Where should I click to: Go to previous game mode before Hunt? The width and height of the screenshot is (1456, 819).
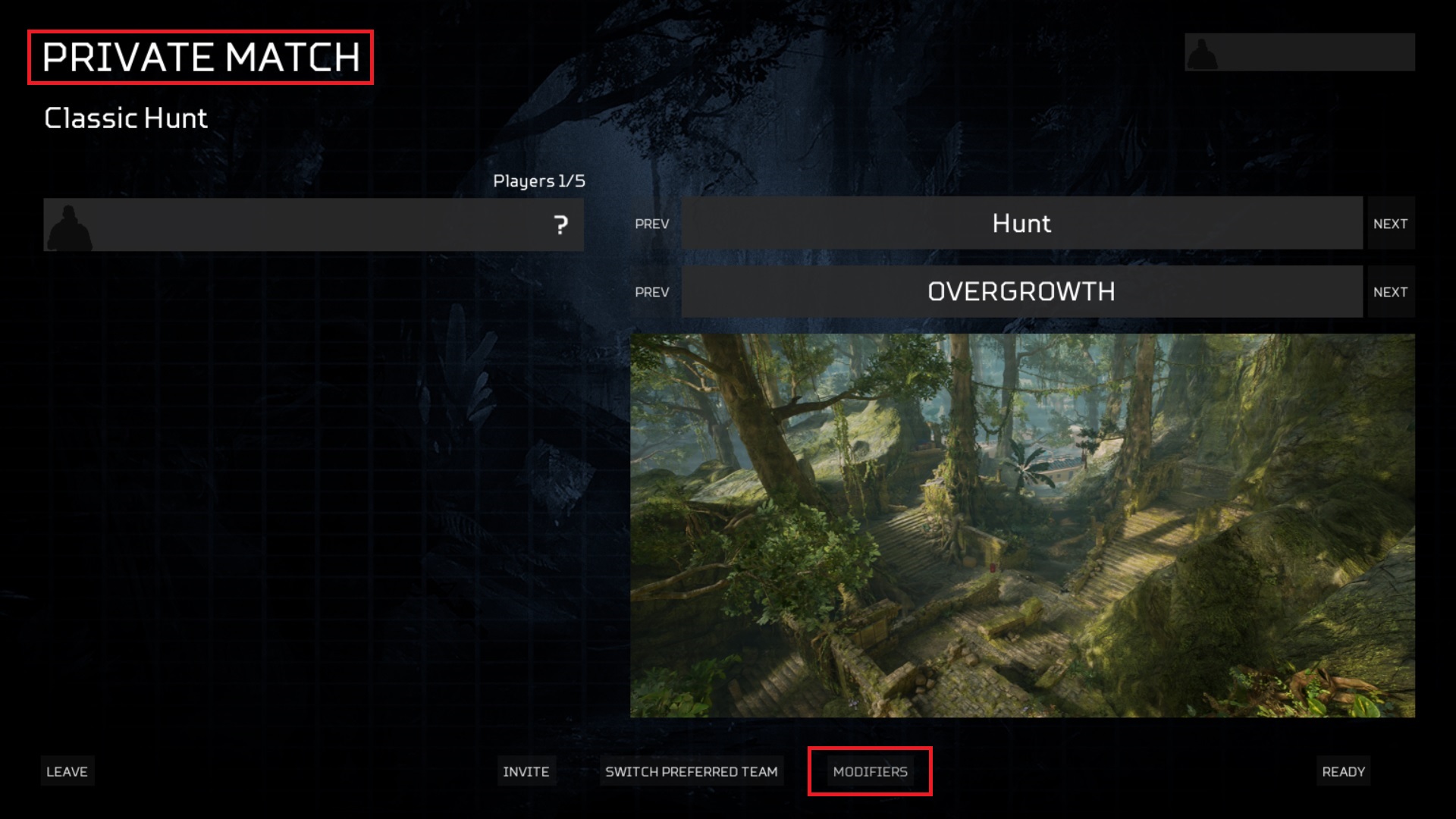652,224
